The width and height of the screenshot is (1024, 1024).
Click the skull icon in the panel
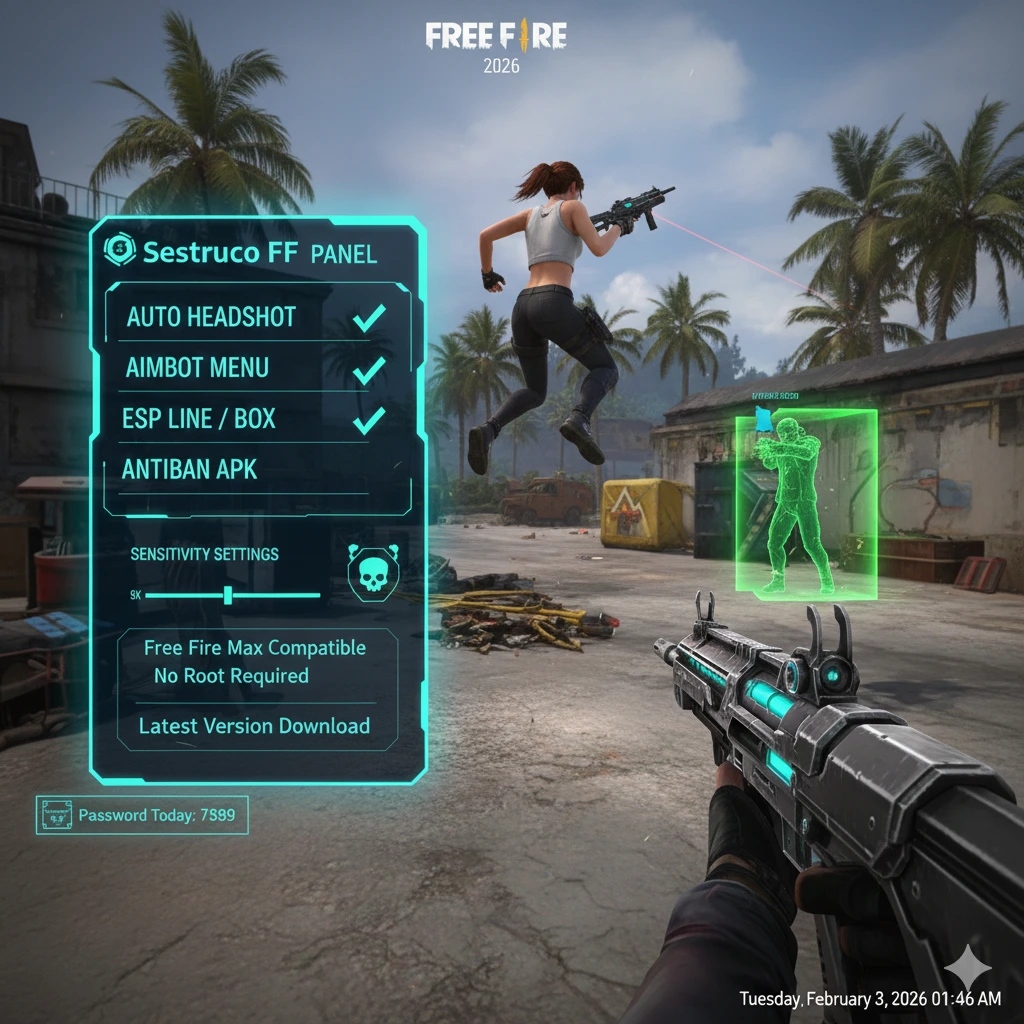coord(372,573)
